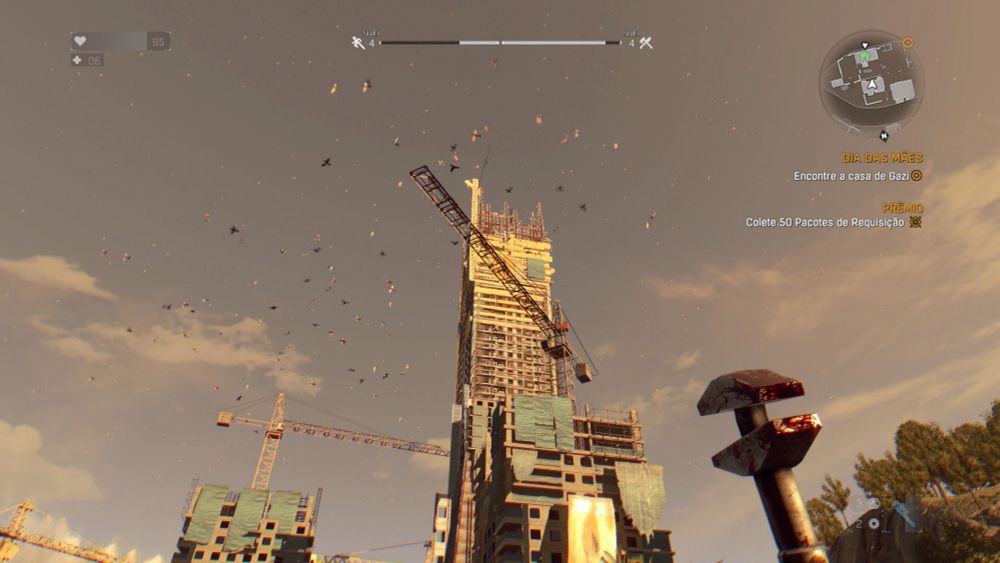Select the 'Dia das Mães' quest title
1000x563 pixels.
coord(881,158)
